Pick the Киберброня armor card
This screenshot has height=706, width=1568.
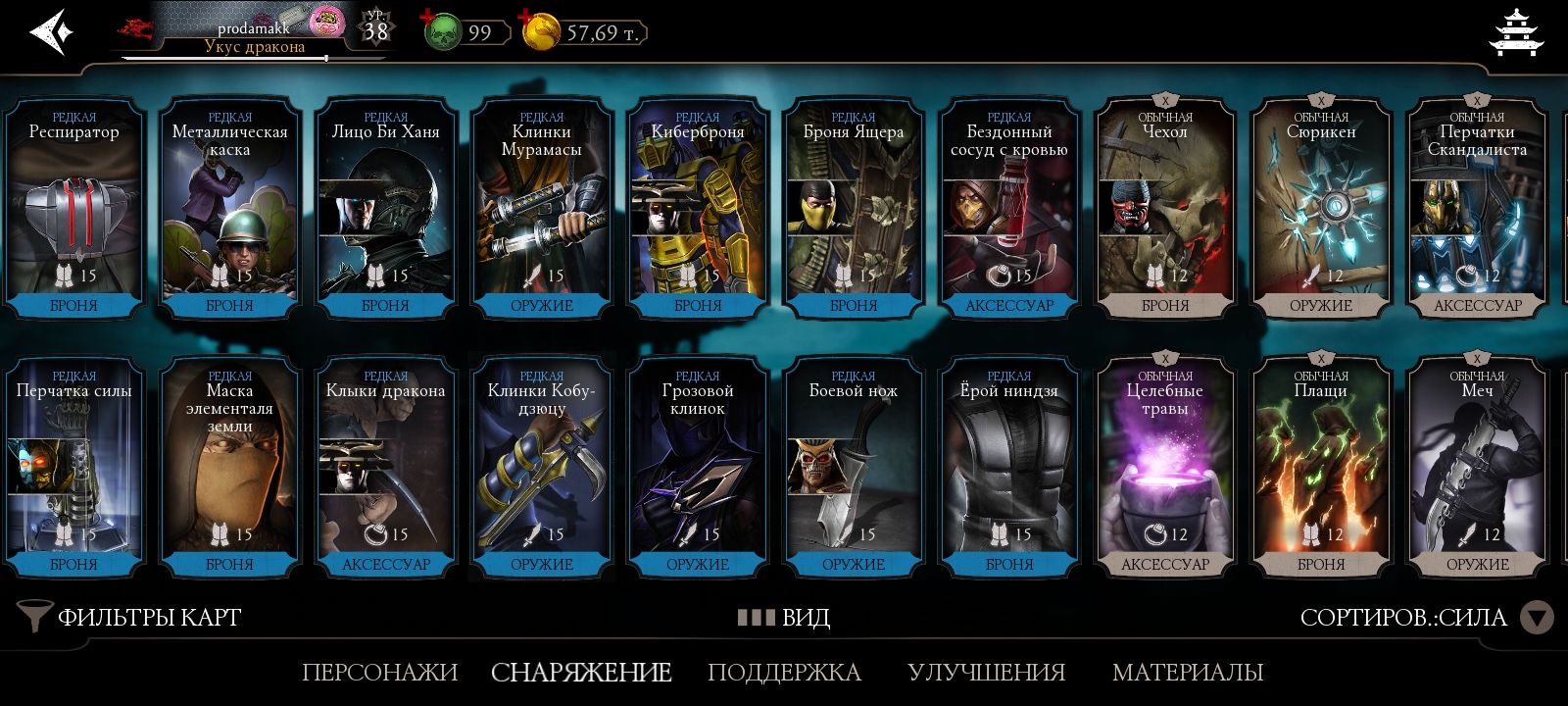[698, 208]
